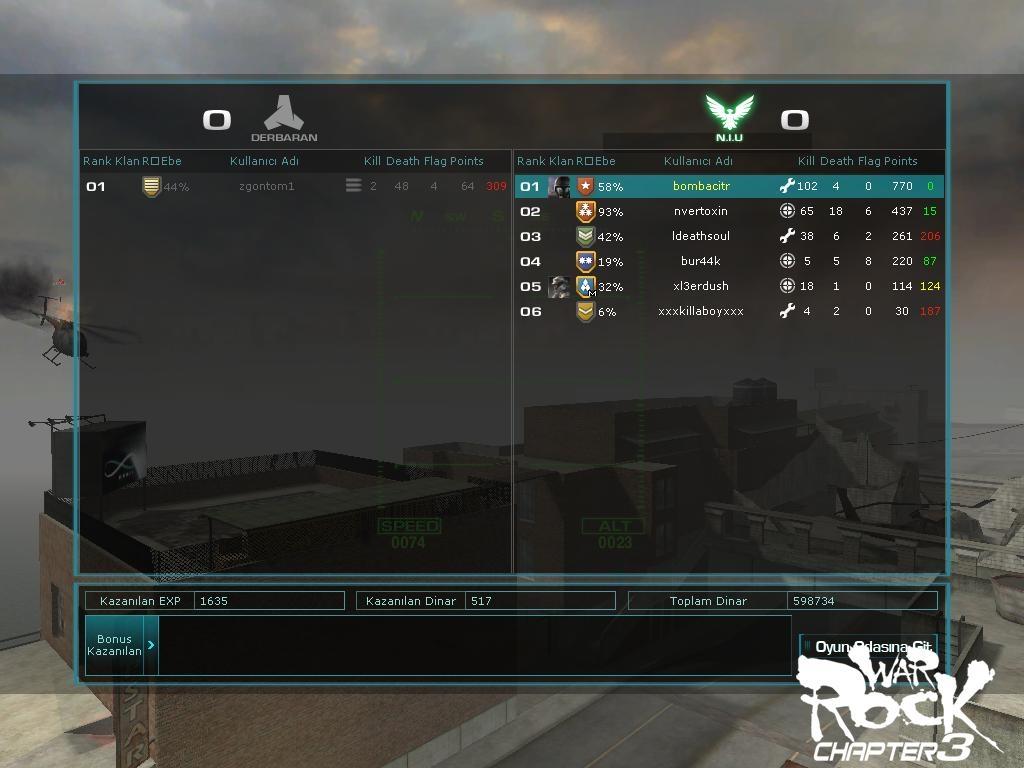Image resolution: width=1024 pixels, height=768 pixels.
Task: Choose player ldeathsoul from the list
Action: (701, 236)
